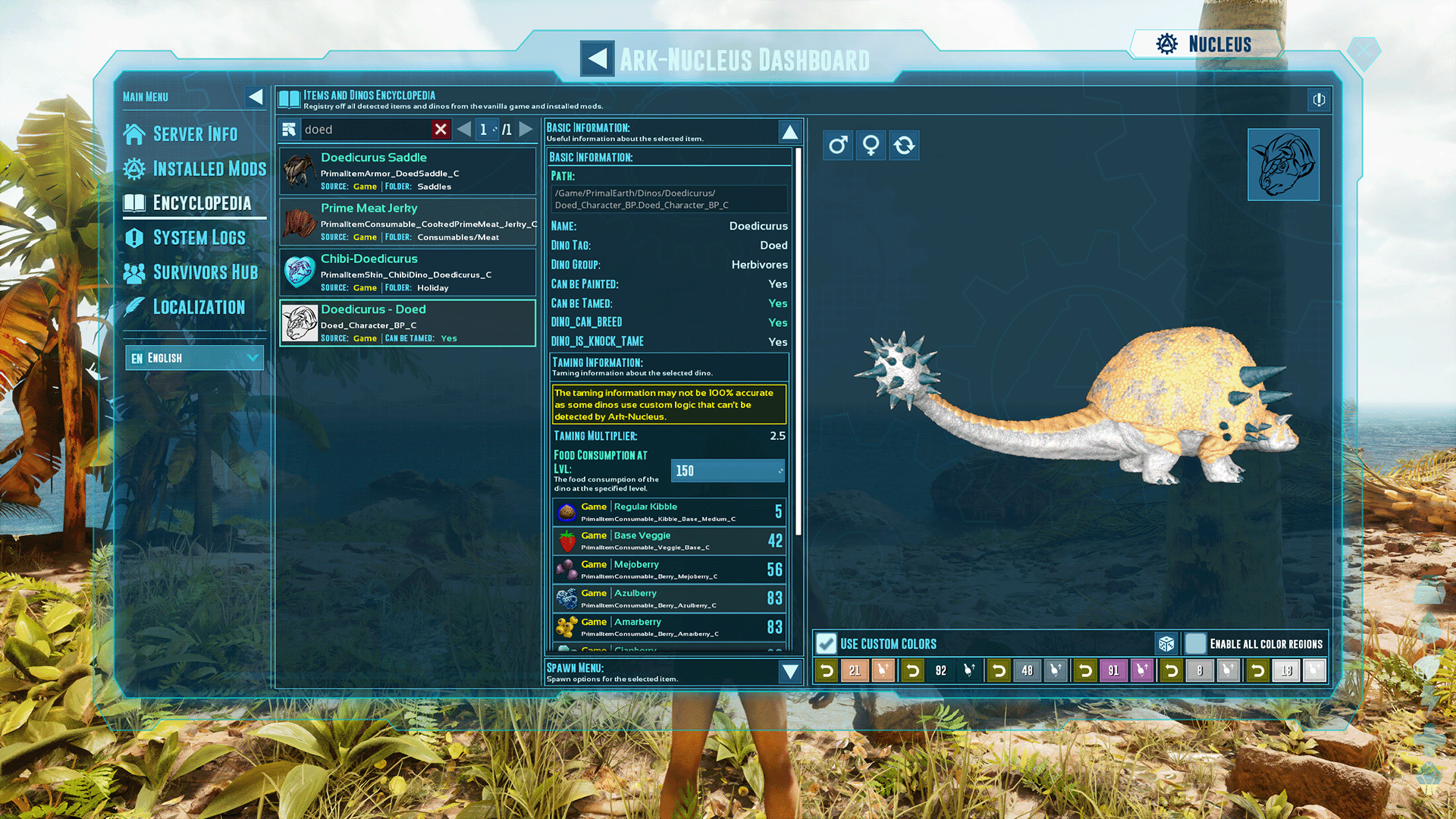1456x819 pixels.
Task: Enable All Color Regions checkbox
Action: click(x=1195, y=644)
